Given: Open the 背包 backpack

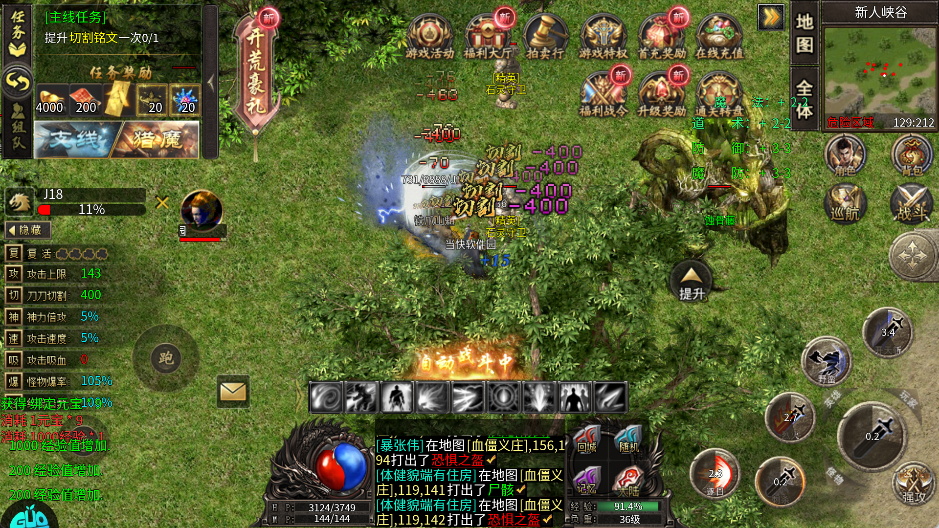Looking at the screenshot, I should coord(910,156).
